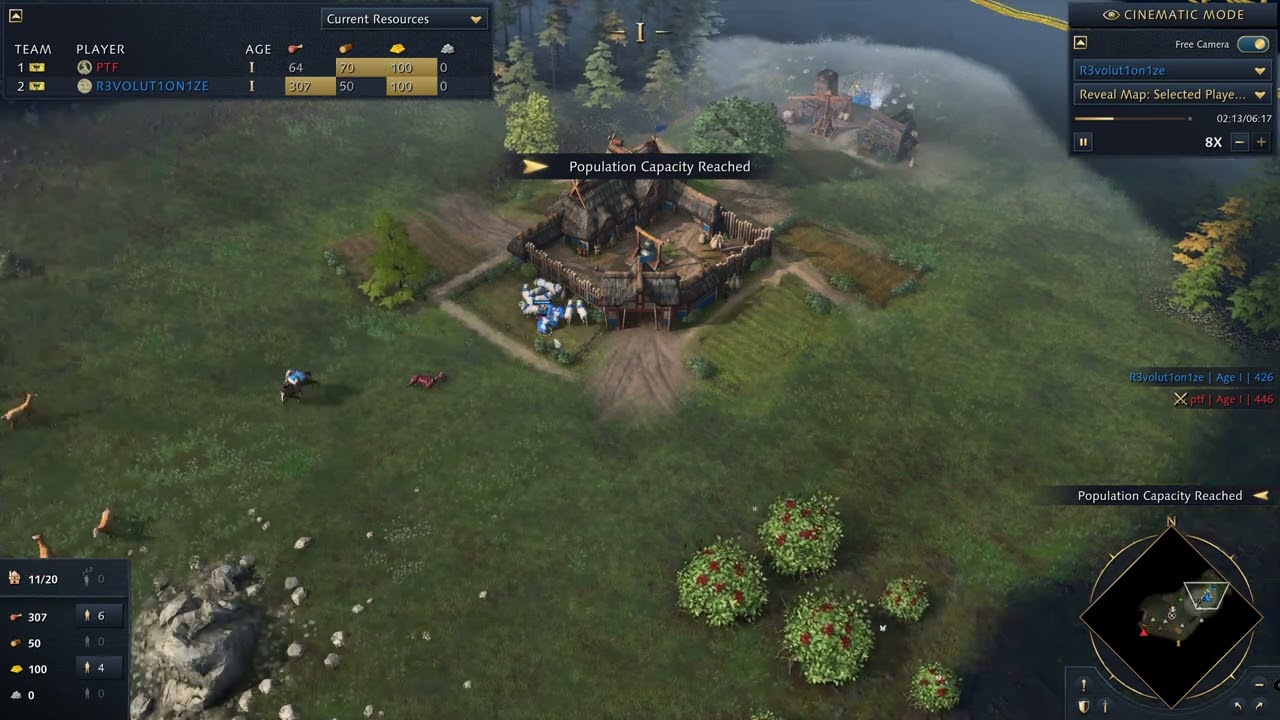Increase replay speed with the plus button
This screenshot has height=720, width=1280.
click(1261, 142)
